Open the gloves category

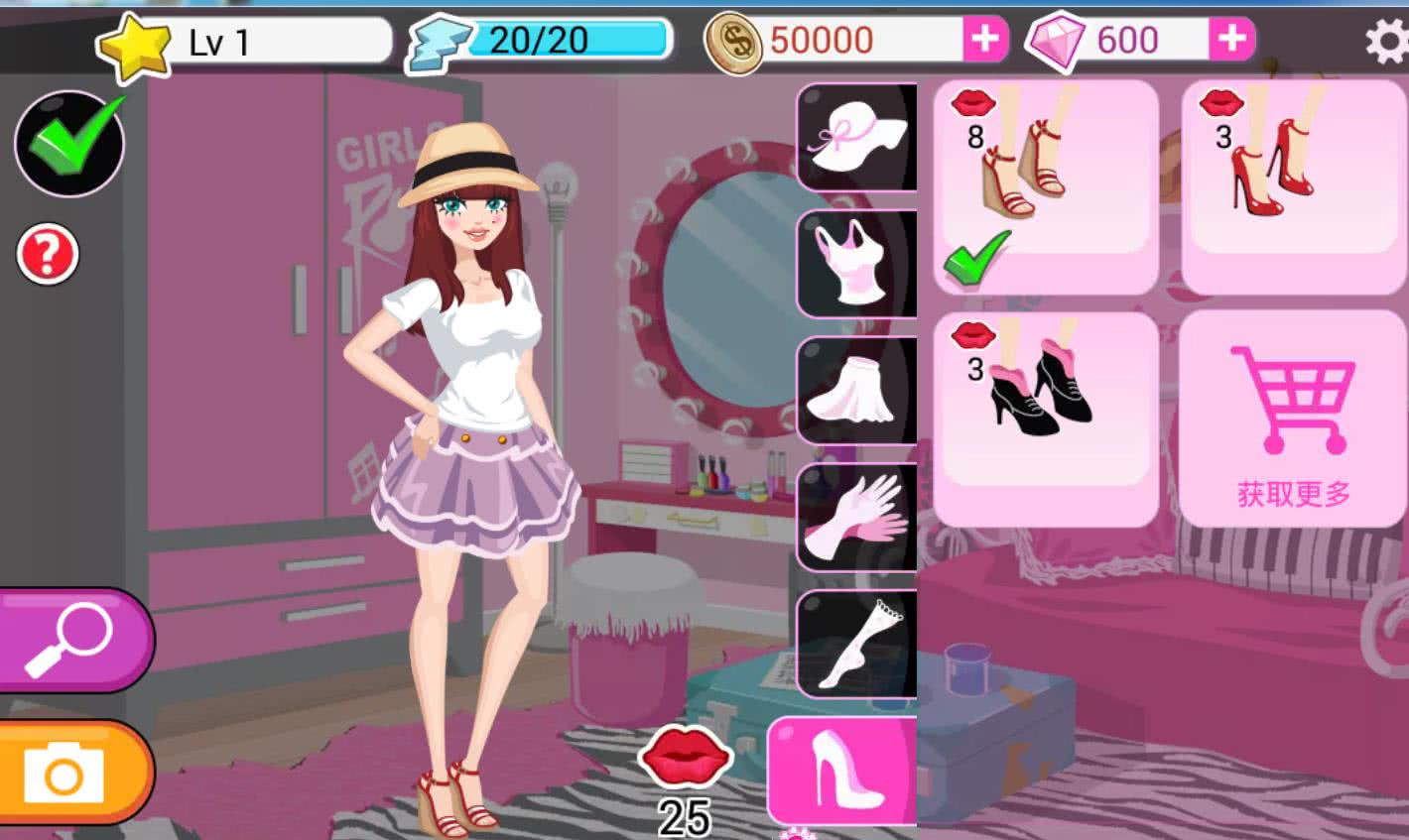point(857,517)
